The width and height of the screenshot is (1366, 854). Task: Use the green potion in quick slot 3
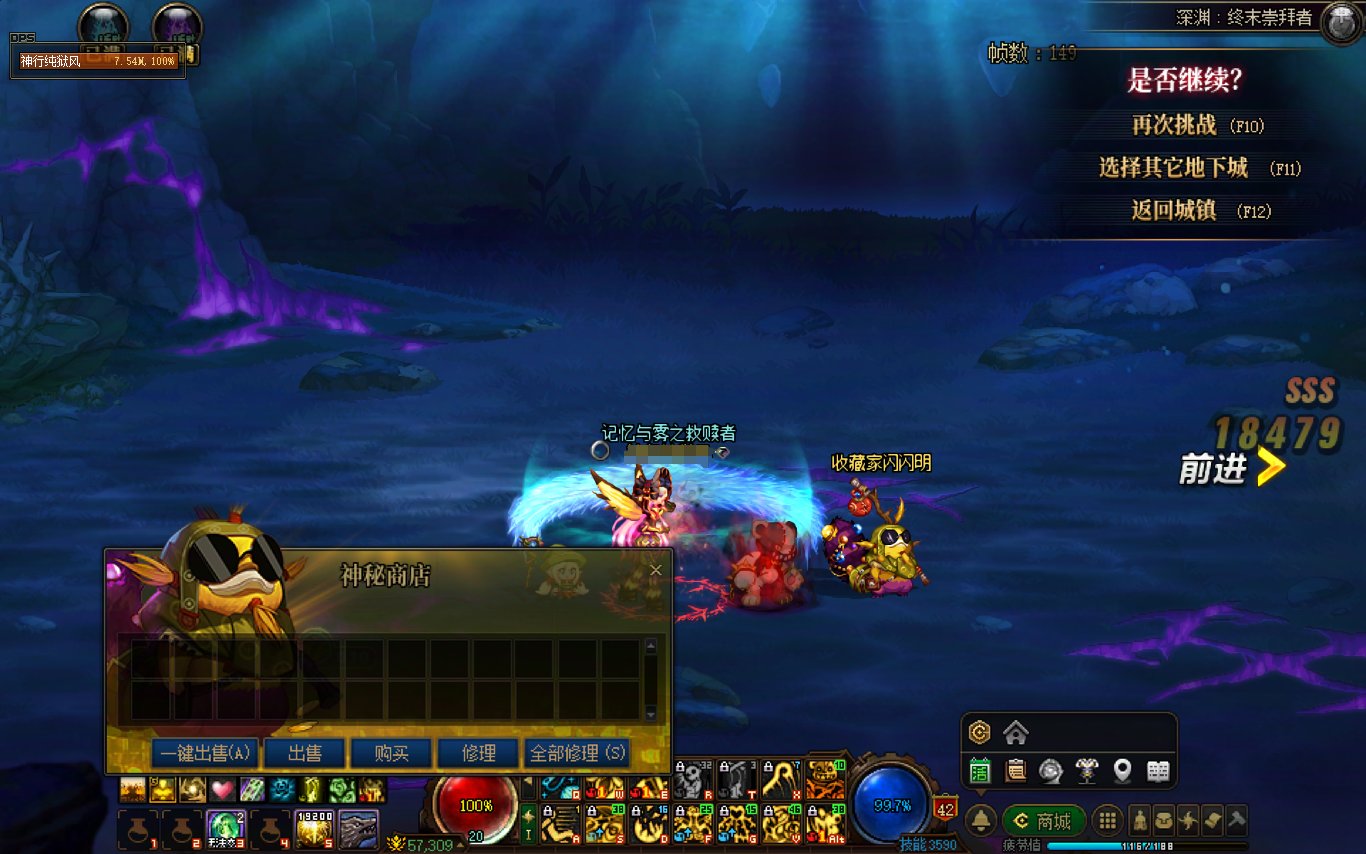(x=225, y=829)
